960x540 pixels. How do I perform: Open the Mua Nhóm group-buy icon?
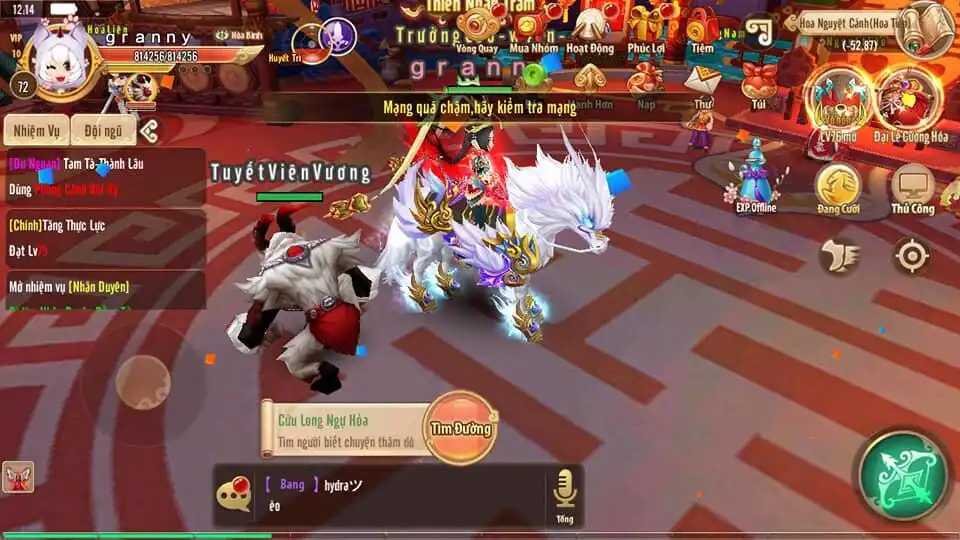click(x=533, y=29)
